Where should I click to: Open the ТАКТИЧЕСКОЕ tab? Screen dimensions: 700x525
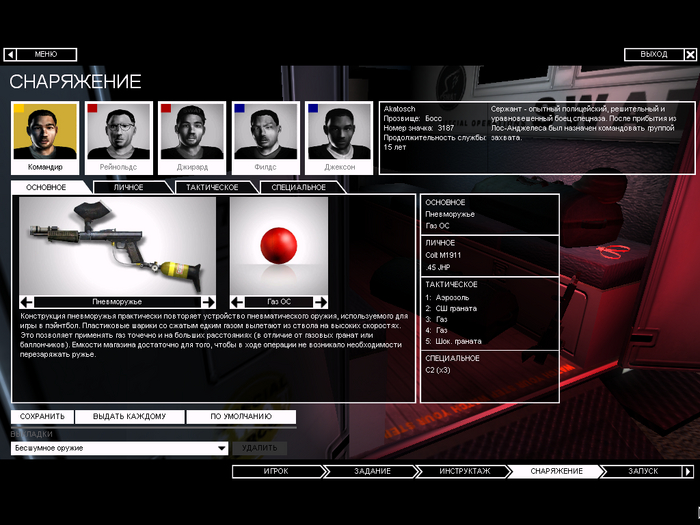click(x=213, y=187)
